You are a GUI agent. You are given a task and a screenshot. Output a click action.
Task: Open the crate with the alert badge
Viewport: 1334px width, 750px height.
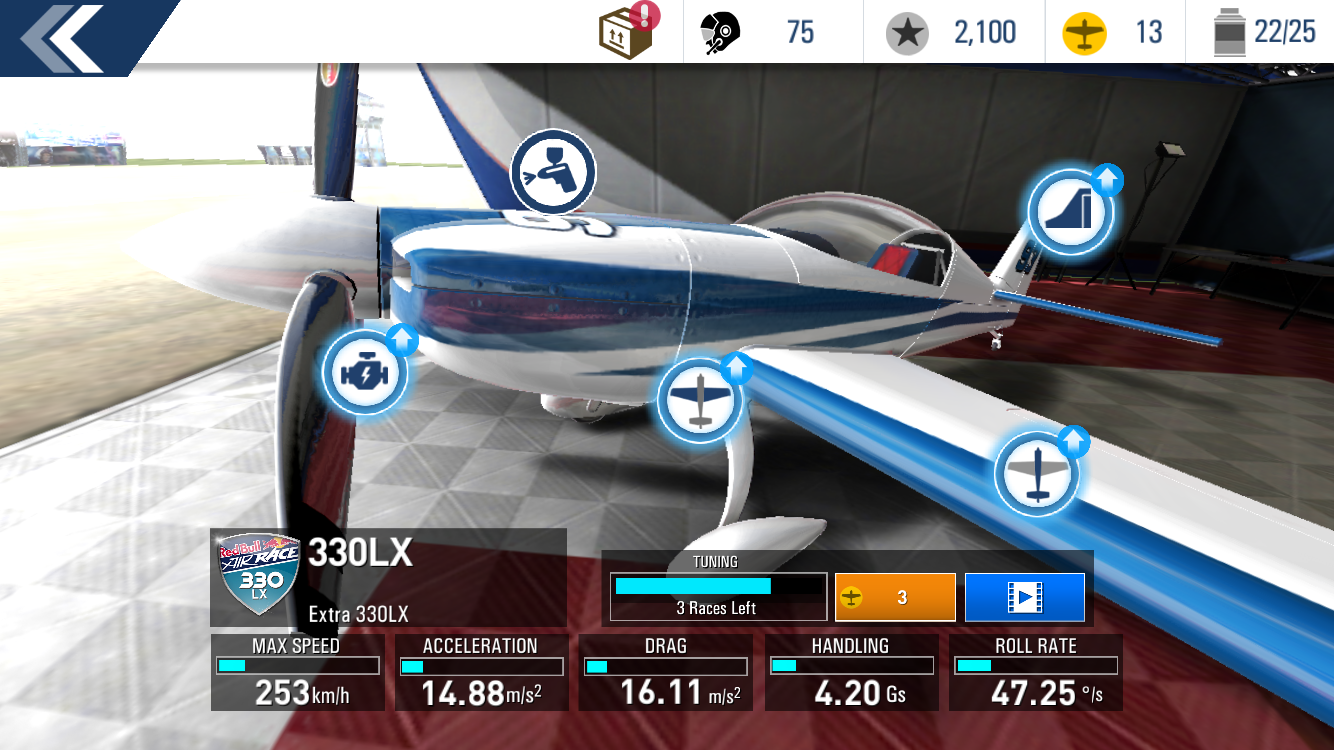[x=626, y=32]
